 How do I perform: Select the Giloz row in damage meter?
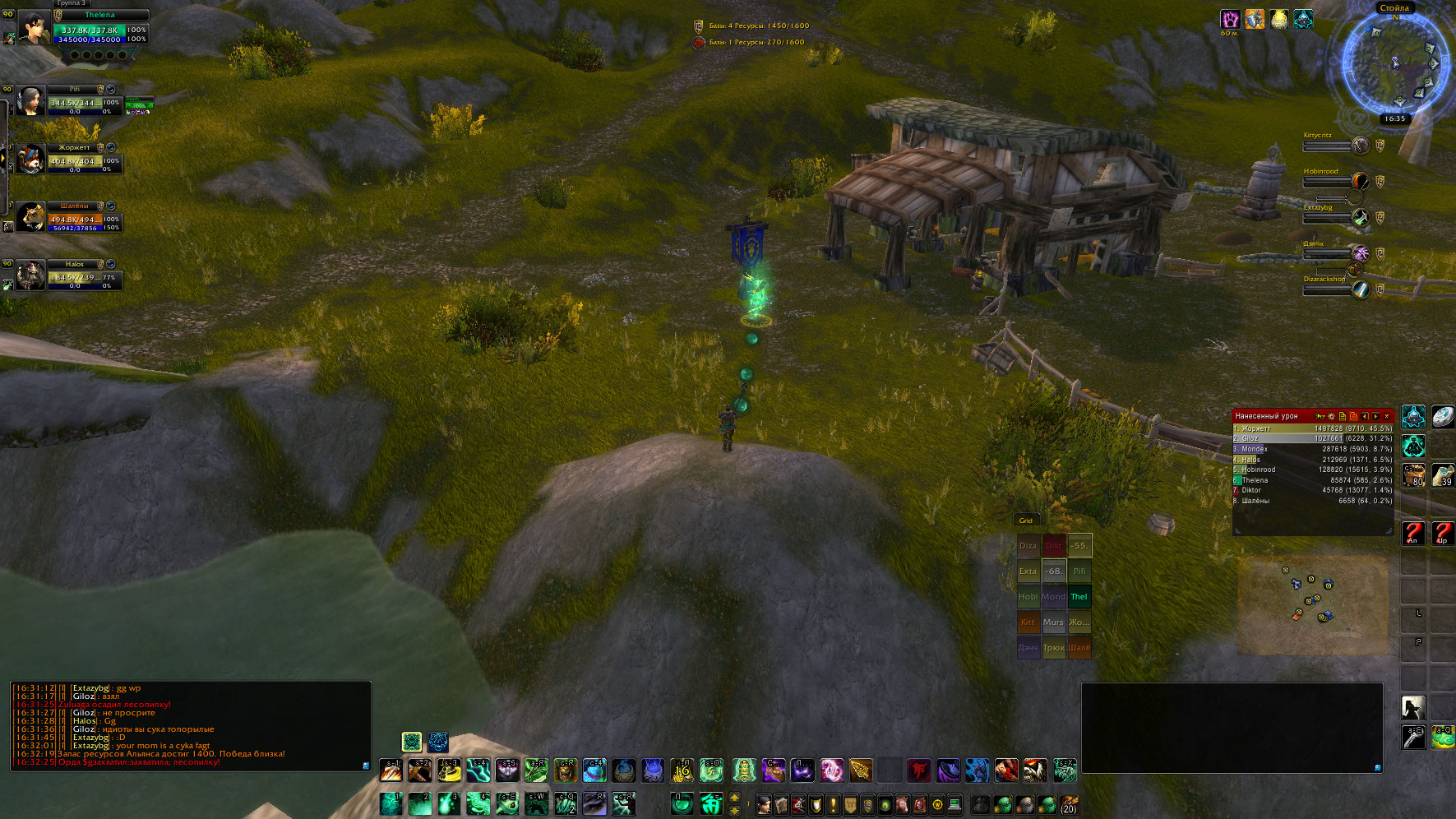[1312, 438]
